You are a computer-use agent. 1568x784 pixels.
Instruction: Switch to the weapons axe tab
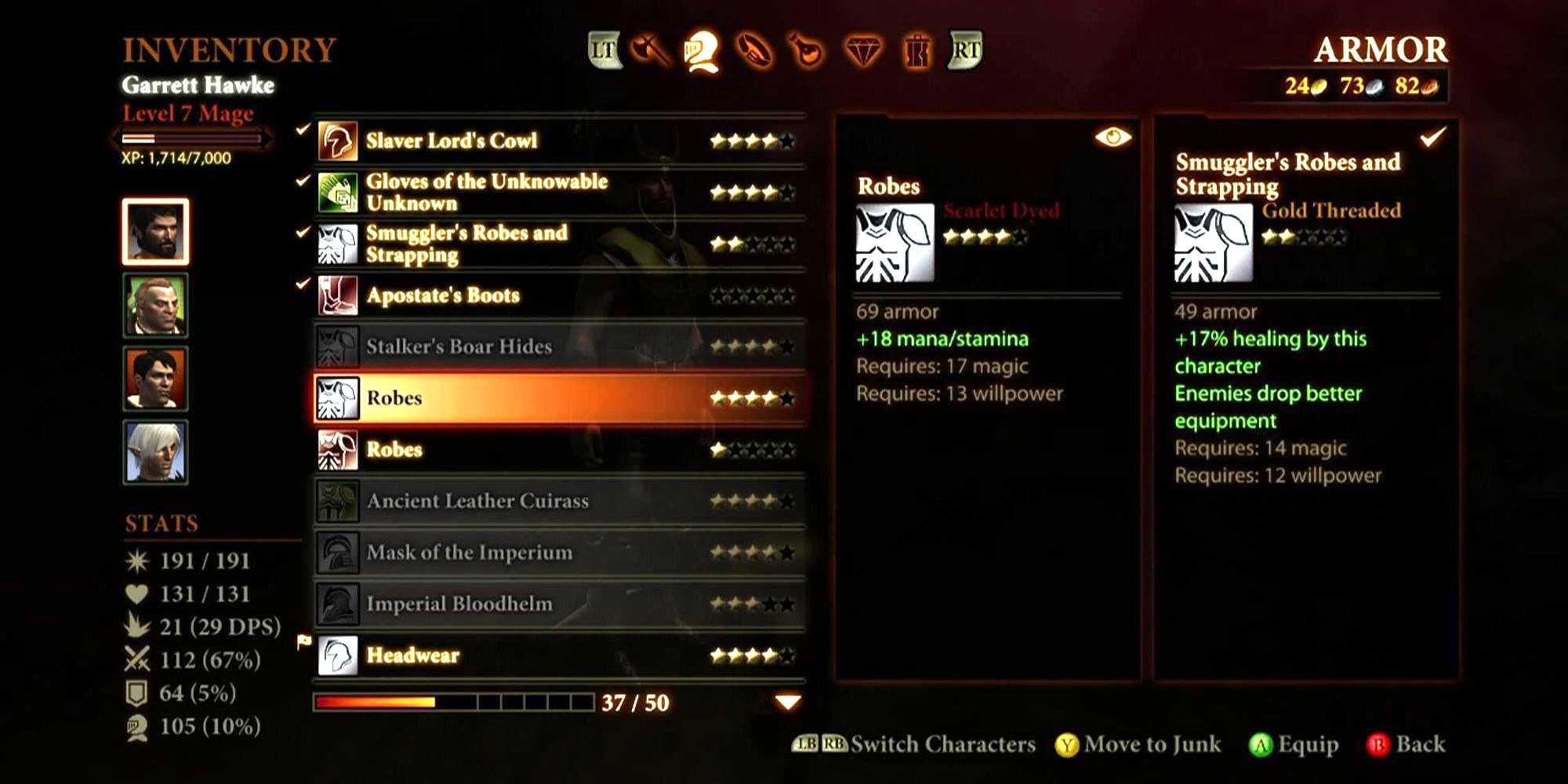tap(650, 52)
